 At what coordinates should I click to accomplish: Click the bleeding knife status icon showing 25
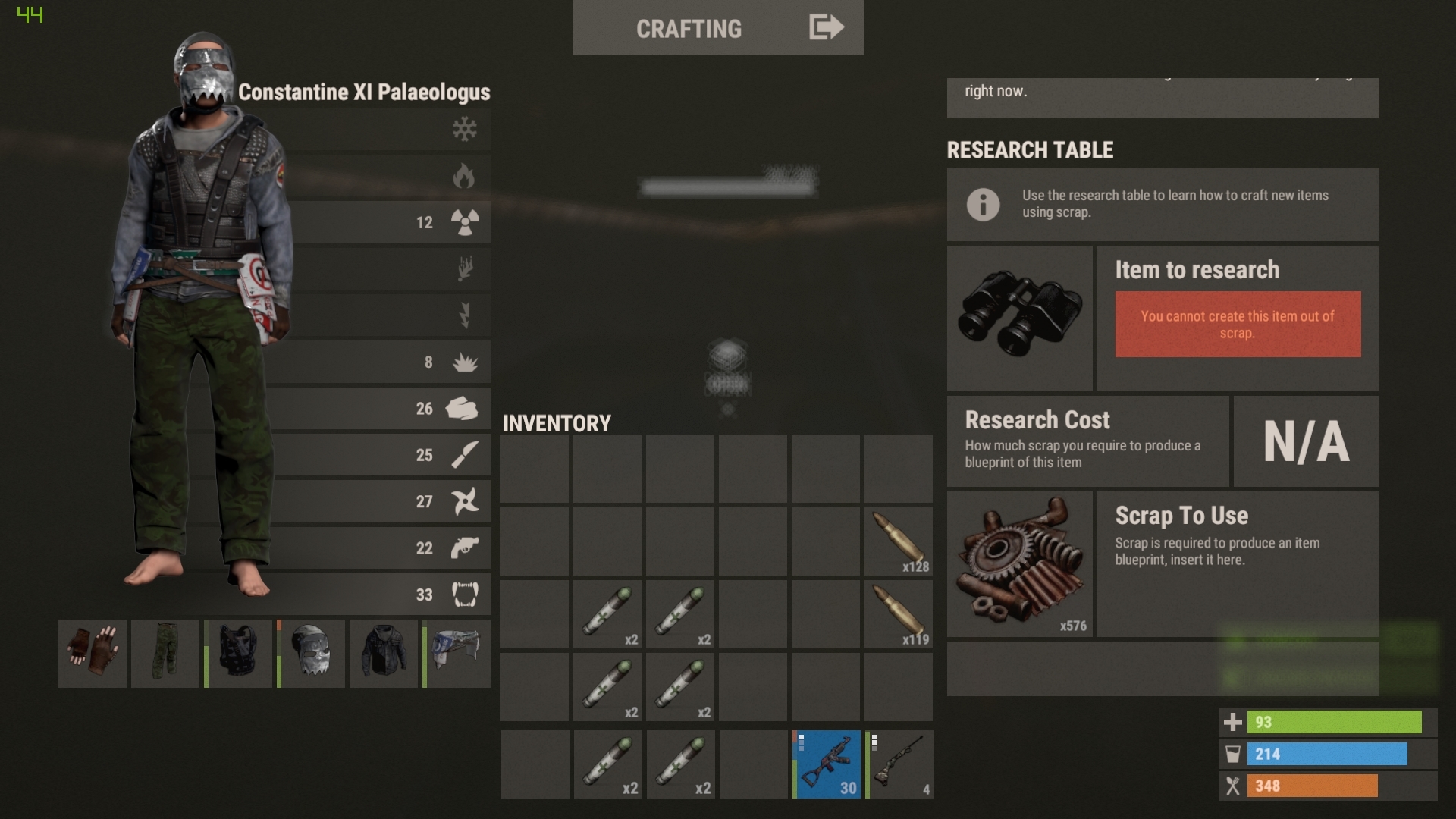coord(465,455)
